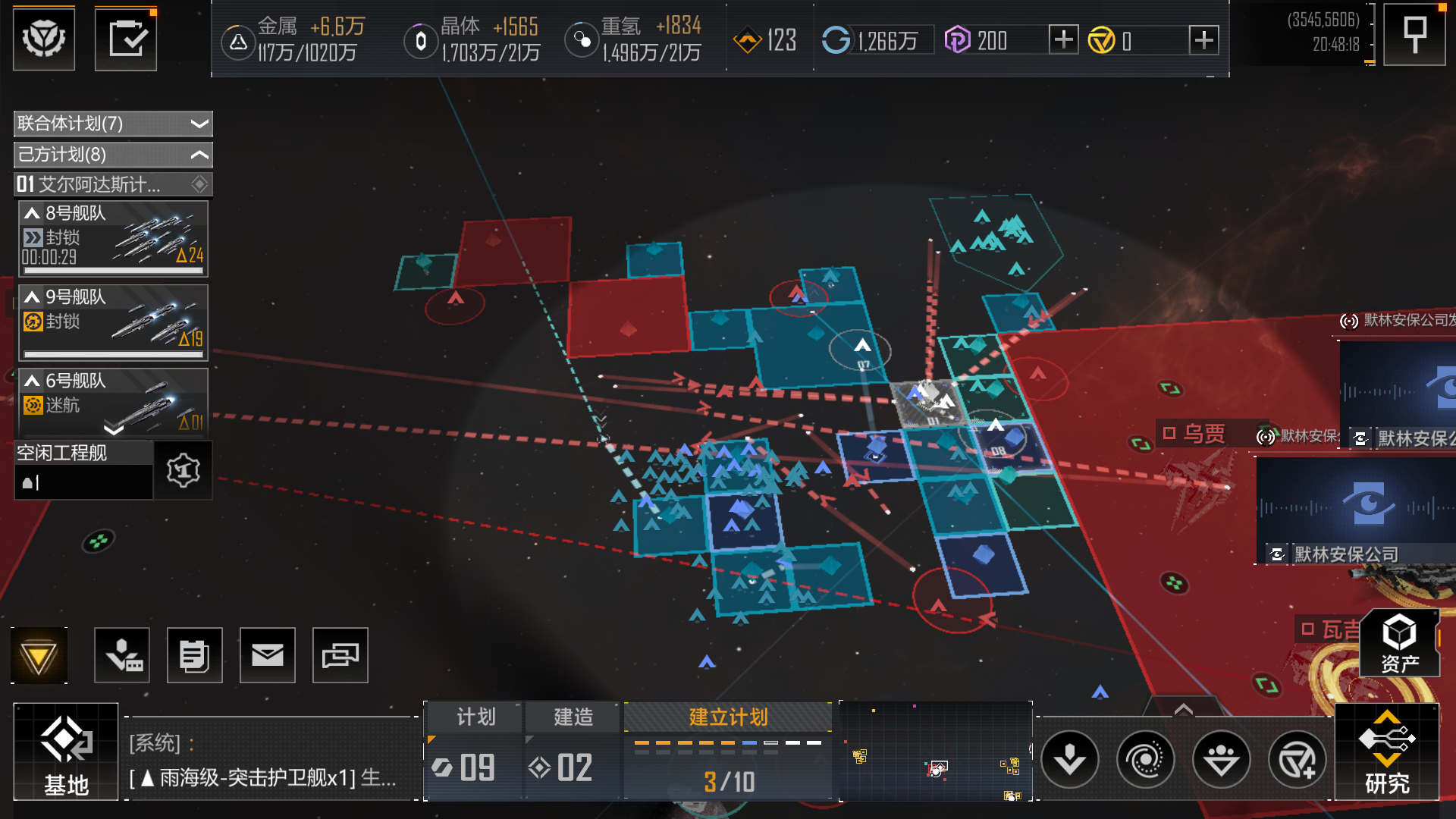1456x819 pixels.
Task: Open the 基地 base menu
Action: [66, 752]
